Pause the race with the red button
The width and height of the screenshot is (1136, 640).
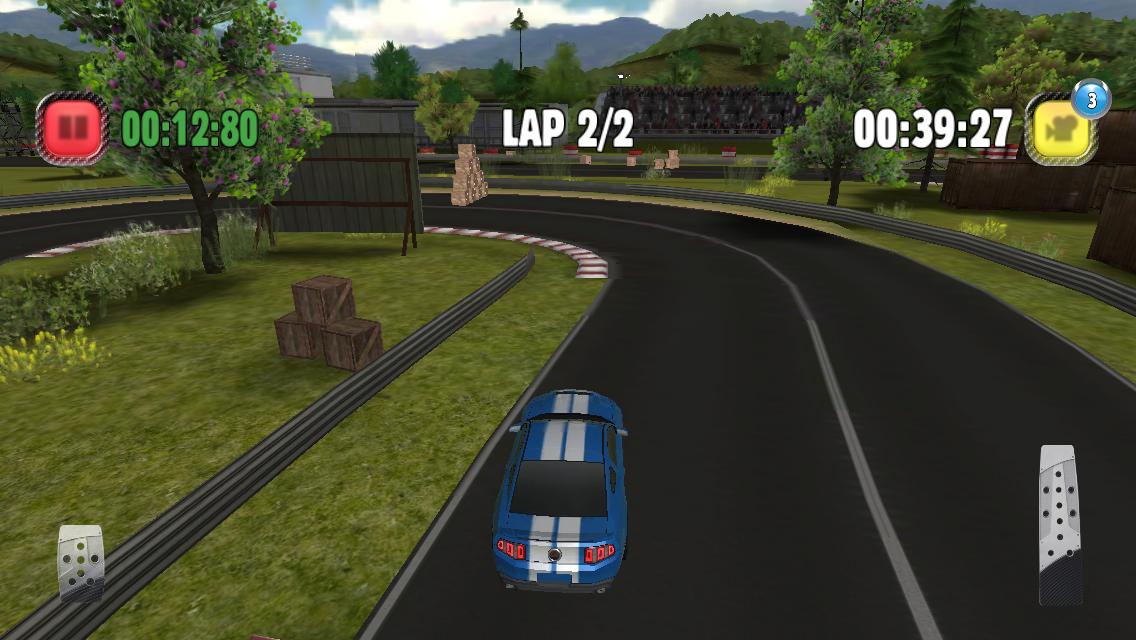tap(72, 128)
